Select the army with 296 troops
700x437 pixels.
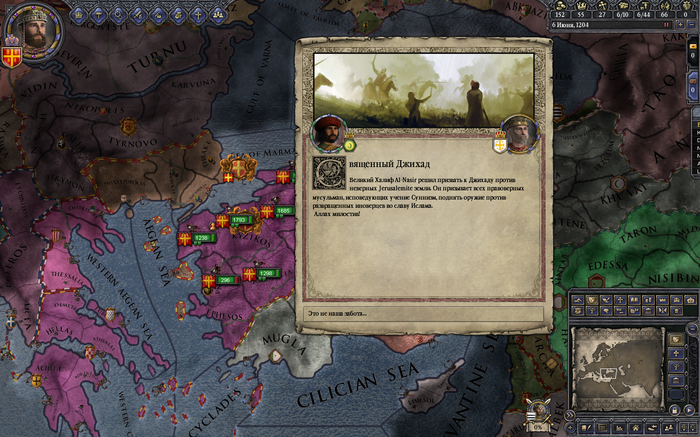[x=226, y=280]
